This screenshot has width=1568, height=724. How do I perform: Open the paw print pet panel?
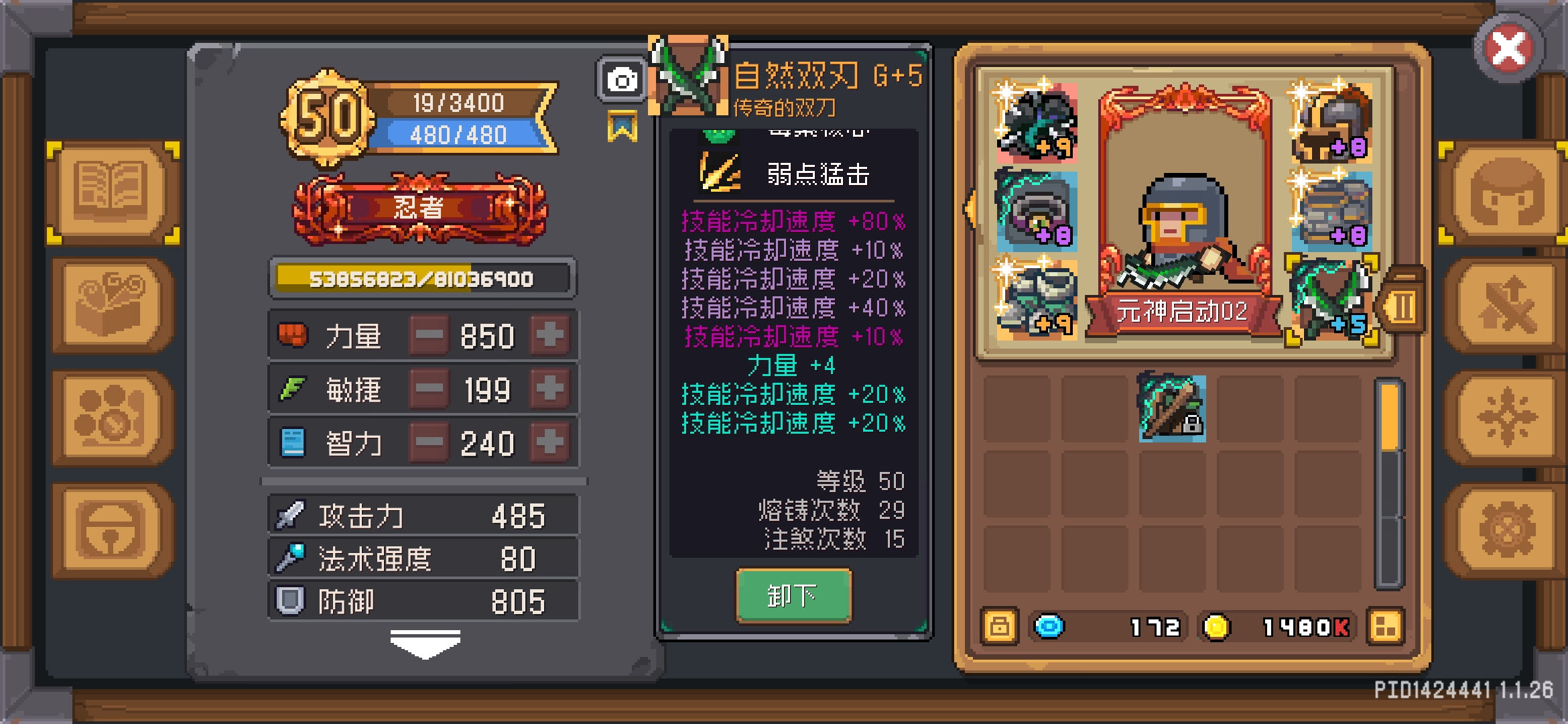pos(111,416)
